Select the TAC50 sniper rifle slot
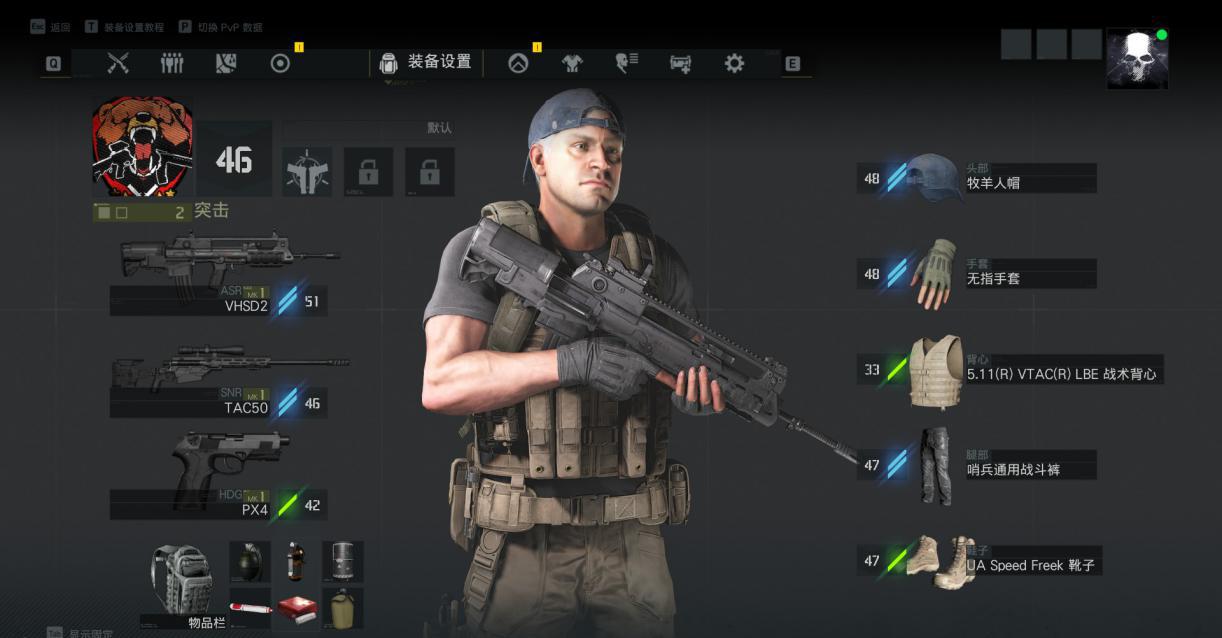This screenshot has width=1222, height=638. (x=222, y=385)
